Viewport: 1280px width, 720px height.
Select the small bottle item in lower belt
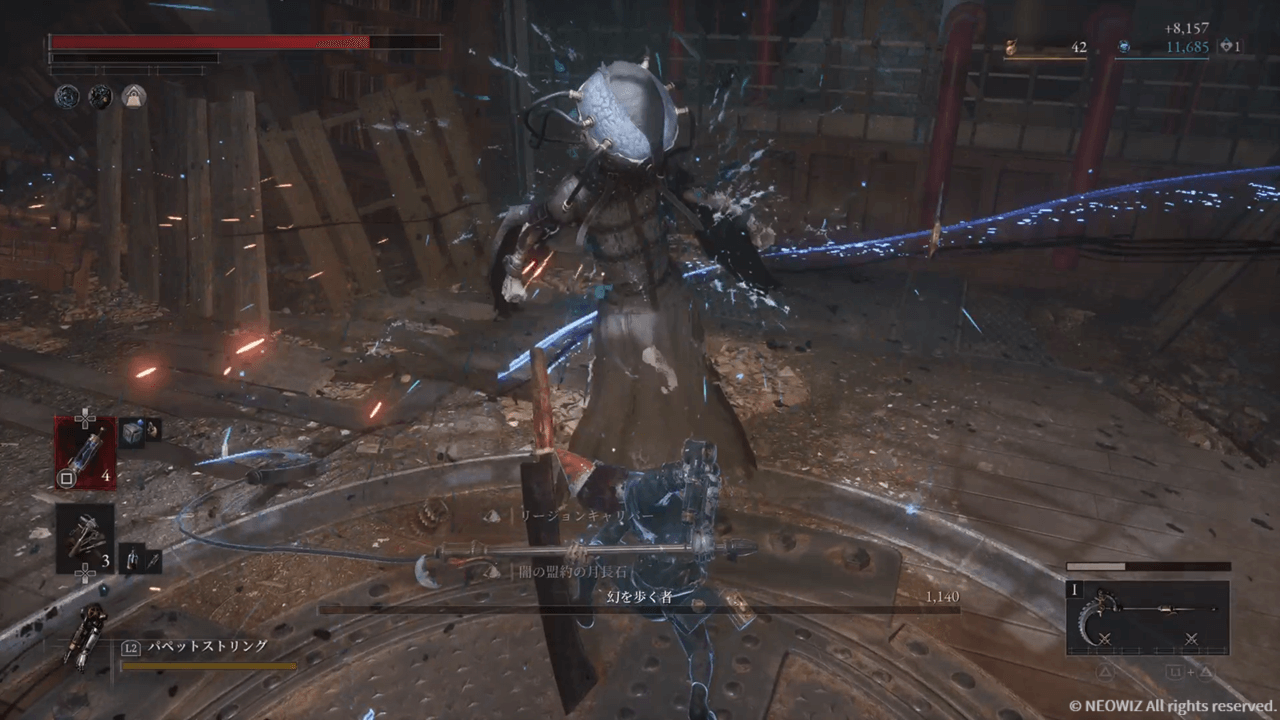pos(139,558)
